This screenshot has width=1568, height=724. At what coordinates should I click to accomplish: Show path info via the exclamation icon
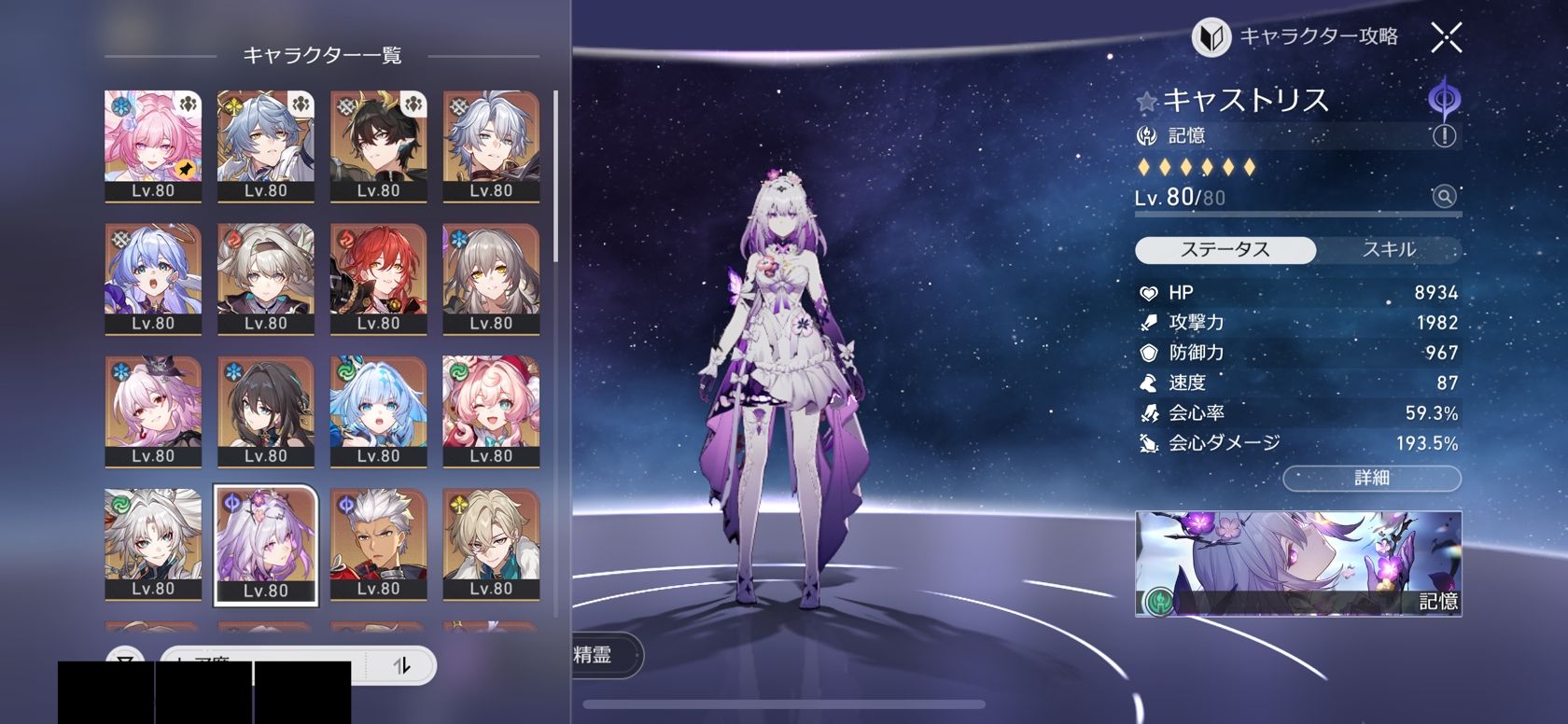coord(1444,136)
